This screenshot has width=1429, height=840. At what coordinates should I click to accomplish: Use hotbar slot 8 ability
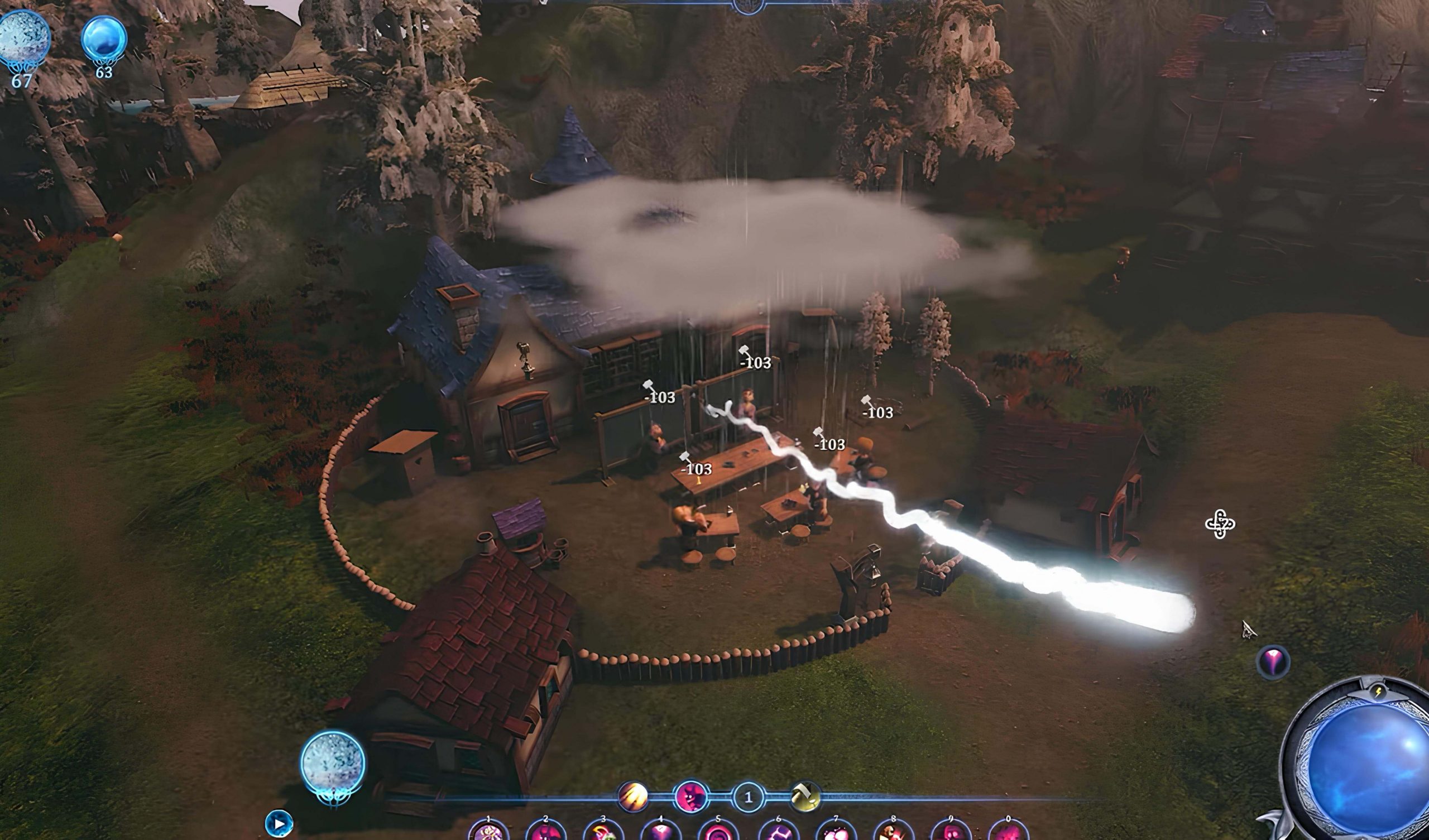point(894,832)
